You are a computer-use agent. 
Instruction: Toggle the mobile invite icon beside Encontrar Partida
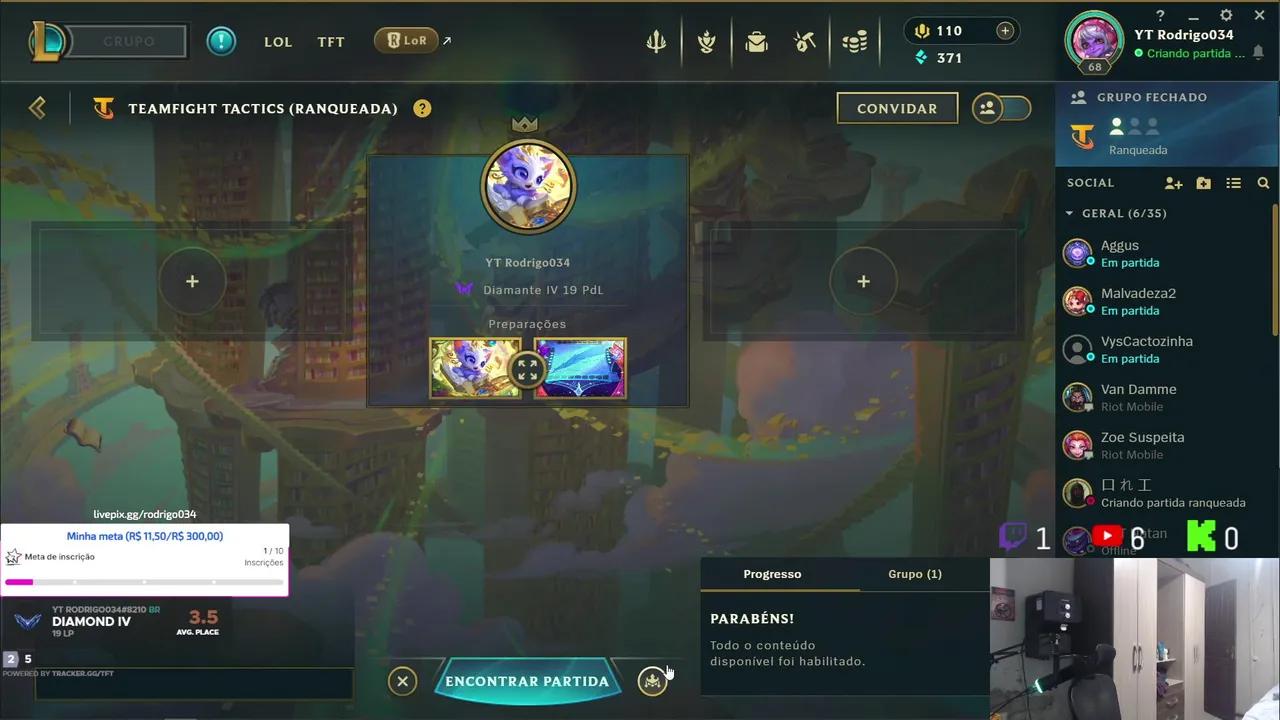(x=652, y=681)
